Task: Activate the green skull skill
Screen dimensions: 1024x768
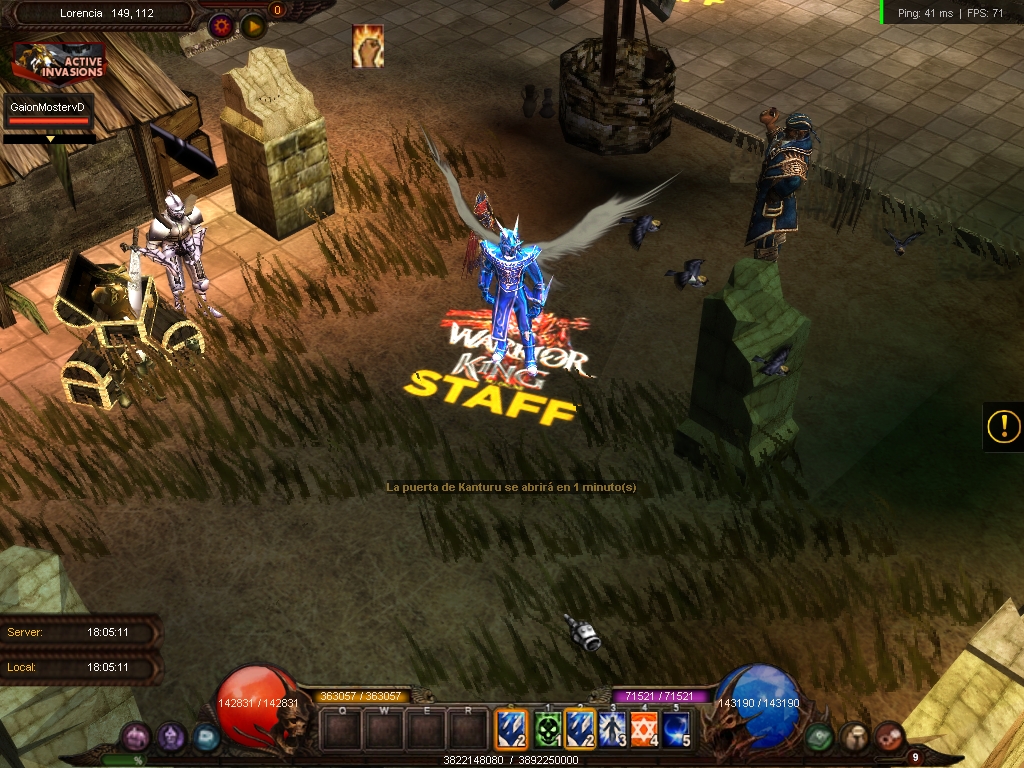Action: pos(547,730)
